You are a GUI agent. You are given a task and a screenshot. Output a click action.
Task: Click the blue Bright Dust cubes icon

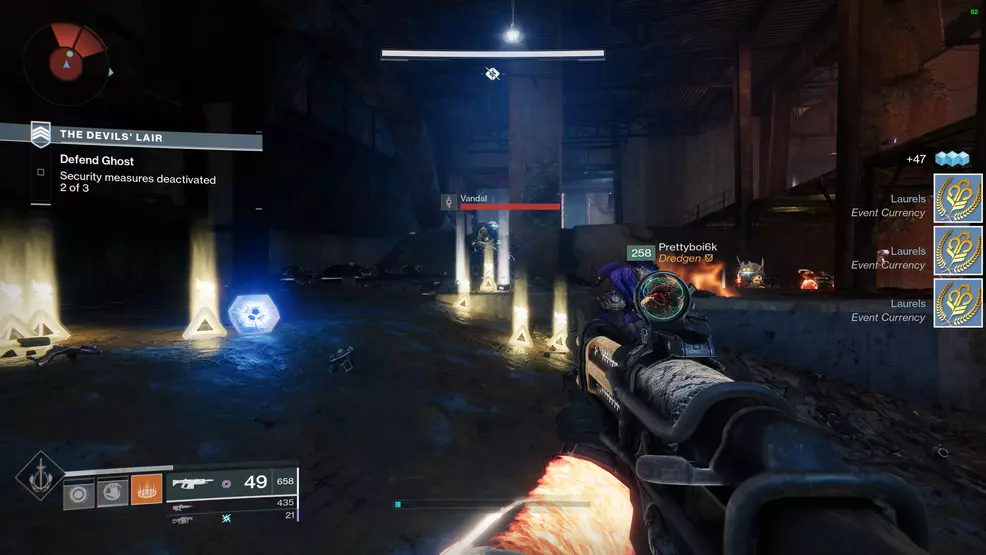pyautogui.click(x=953, y=159)
